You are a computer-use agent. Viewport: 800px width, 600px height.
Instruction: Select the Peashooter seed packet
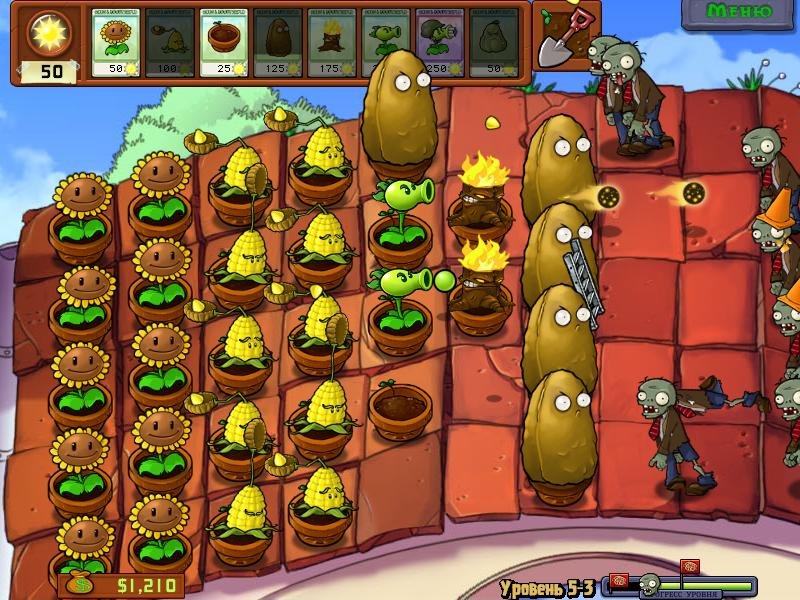pos(386,43)
